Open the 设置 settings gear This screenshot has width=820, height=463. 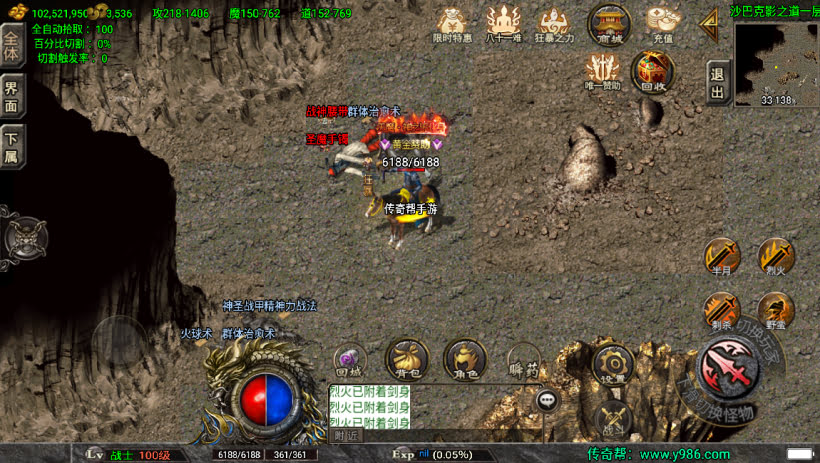[x=612, y=364]
